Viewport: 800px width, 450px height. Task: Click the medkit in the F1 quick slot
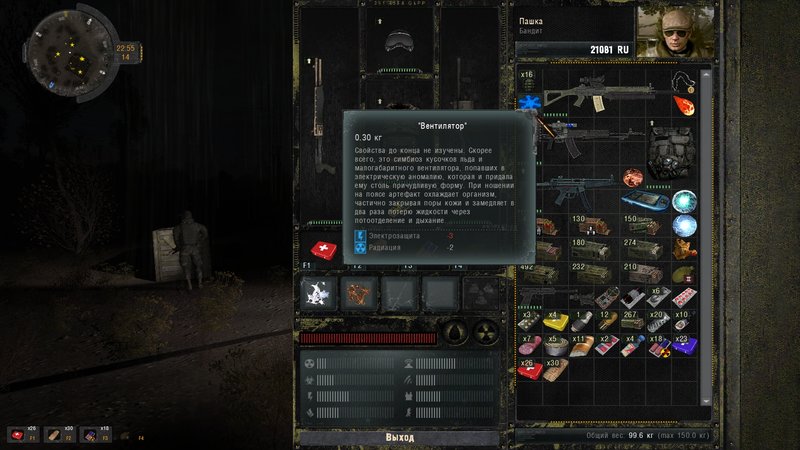point(323,249)
